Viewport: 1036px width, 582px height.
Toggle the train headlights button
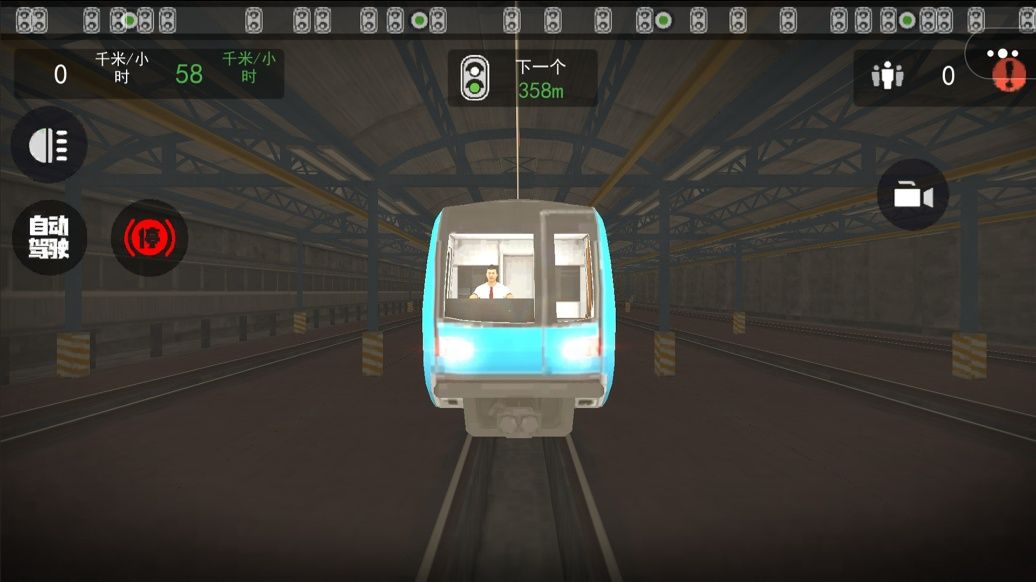coord(48,146)
